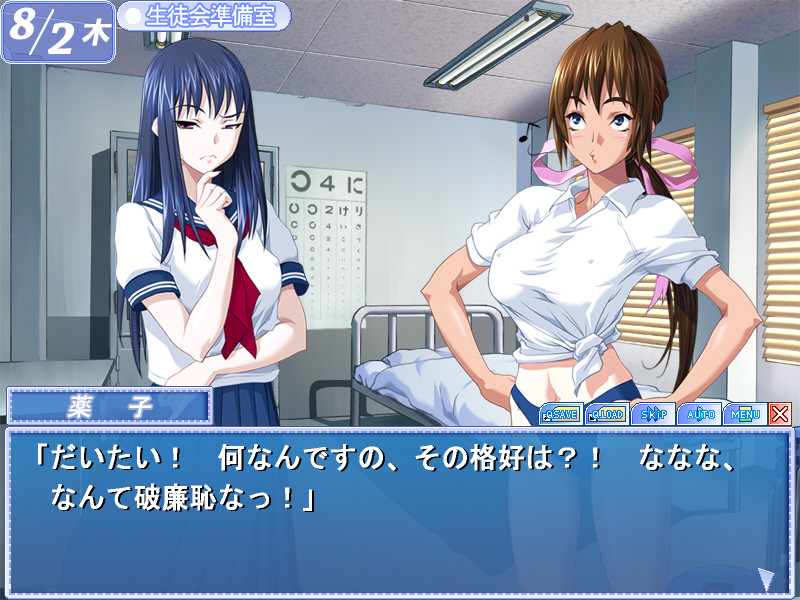This screenshot has height=600, width=800.
Task: Activate the SKIP text button
Action: pos(654,413)
